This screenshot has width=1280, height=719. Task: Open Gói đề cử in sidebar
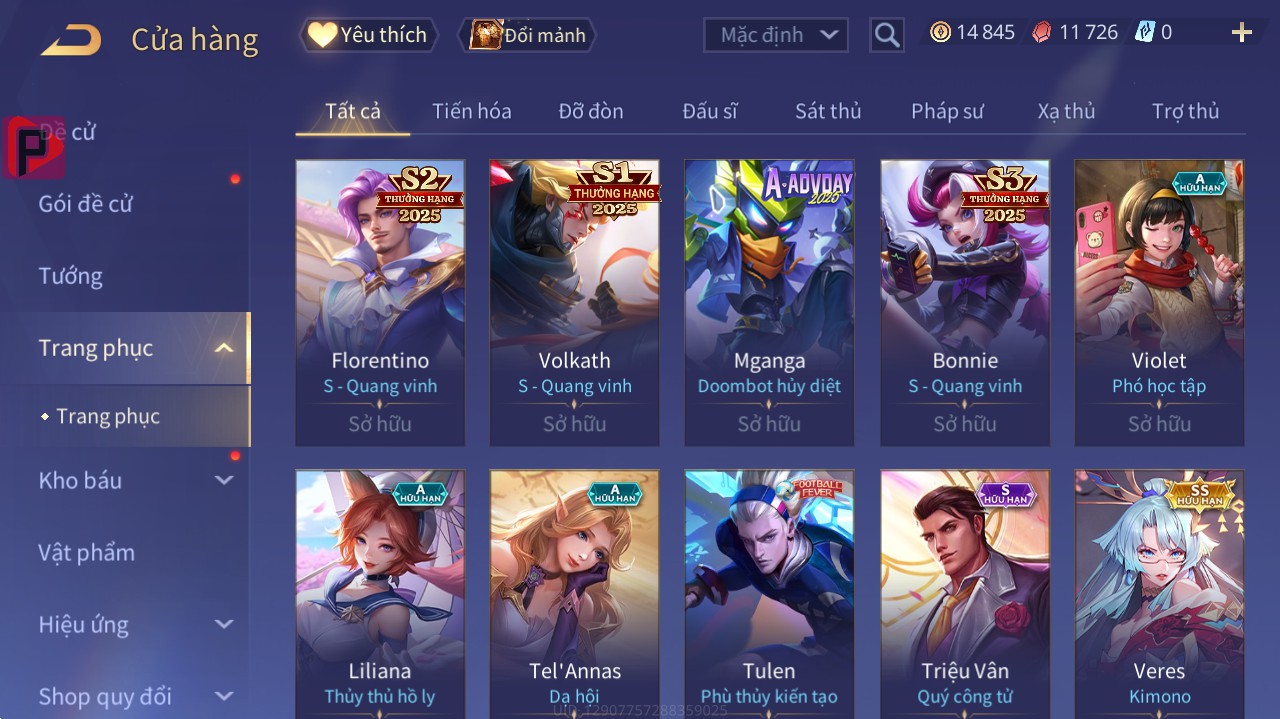click(86, 204)
